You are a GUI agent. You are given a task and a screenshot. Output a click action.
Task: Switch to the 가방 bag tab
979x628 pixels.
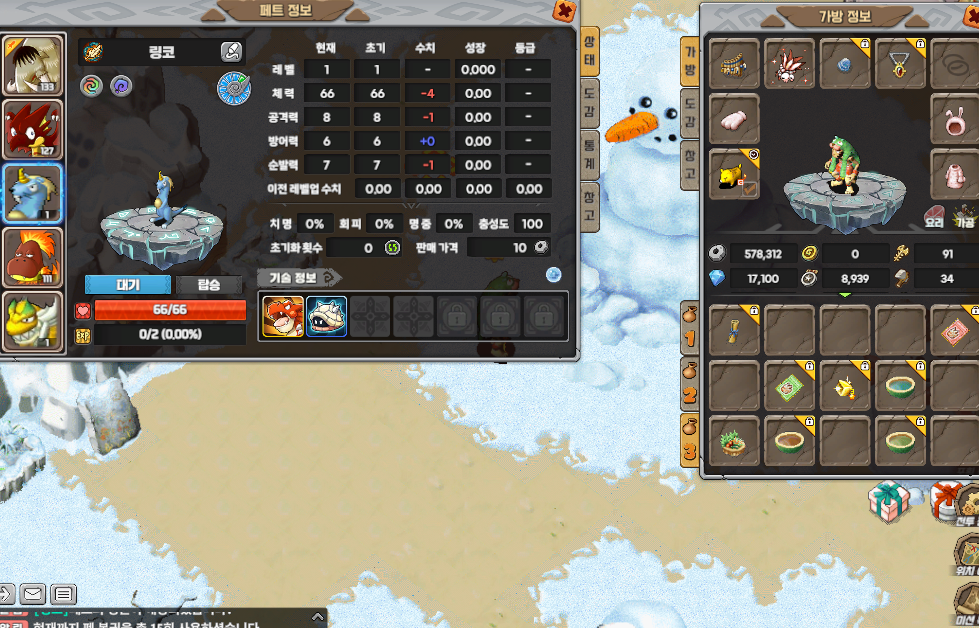(x=690, y=62)
